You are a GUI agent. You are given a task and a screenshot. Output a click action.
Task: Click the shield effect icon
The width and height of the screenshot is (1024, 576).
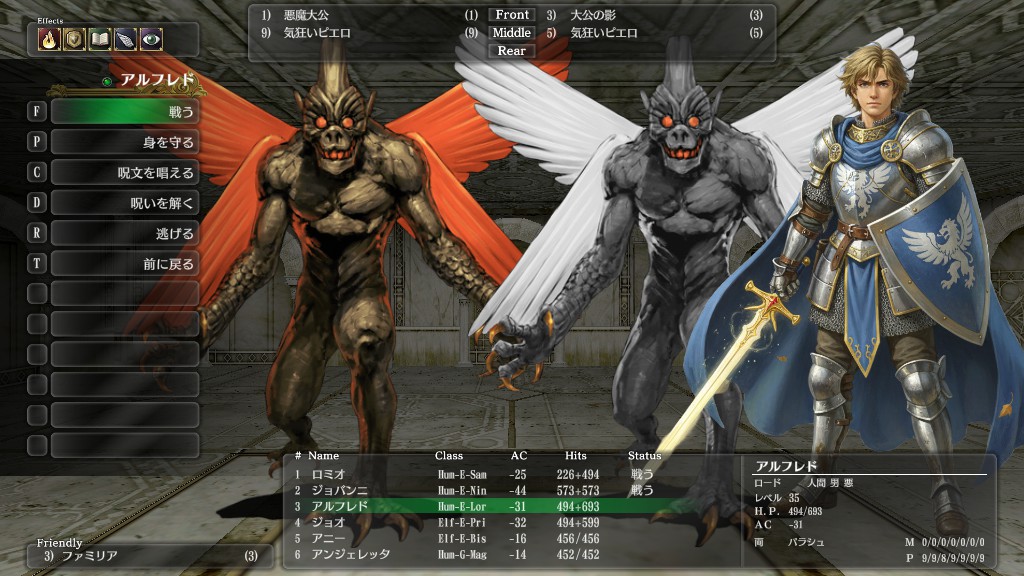(x=74, y=39)
